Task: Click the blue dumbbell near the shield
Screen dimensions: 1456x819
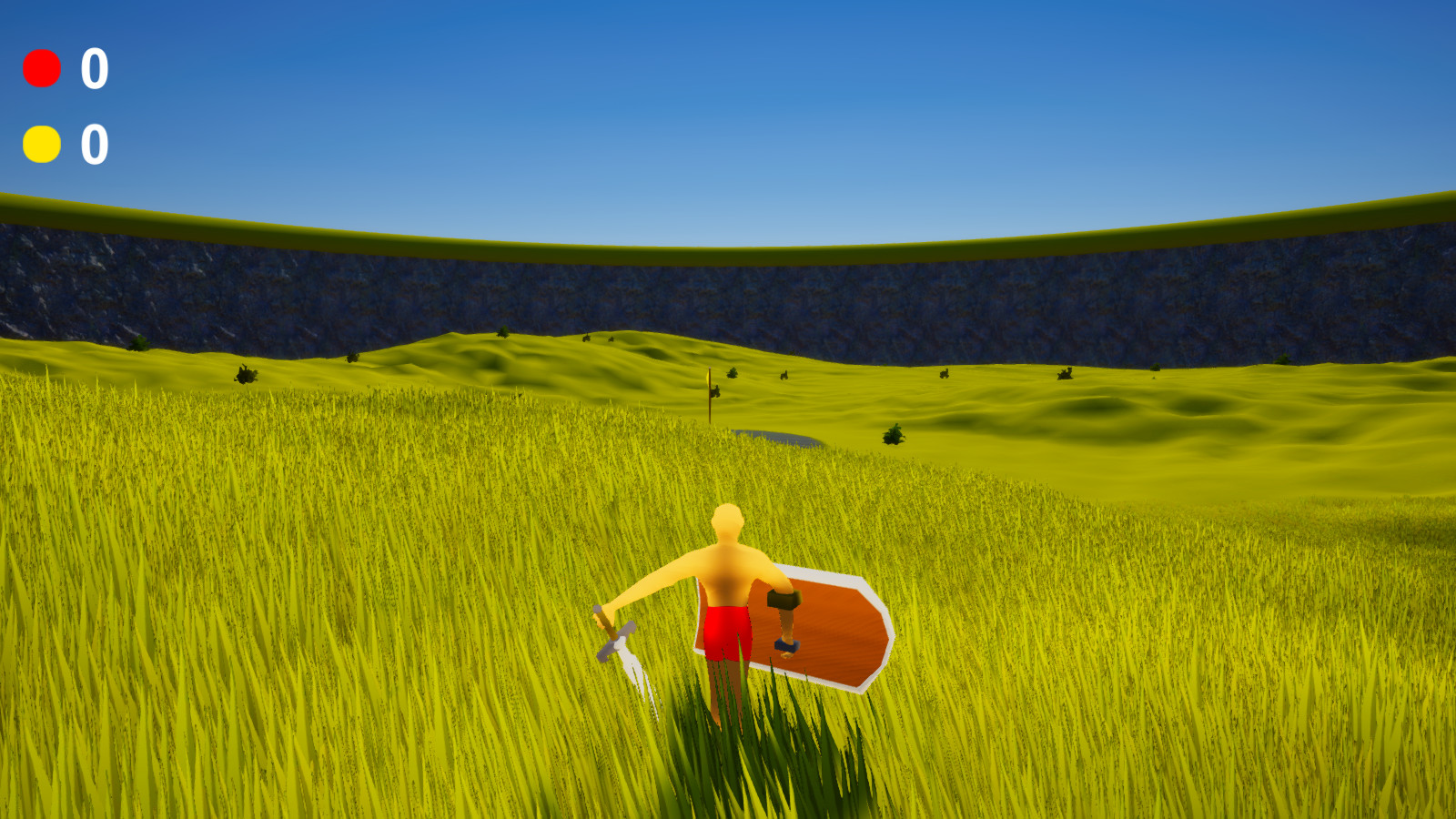Action: coord(784,644)
